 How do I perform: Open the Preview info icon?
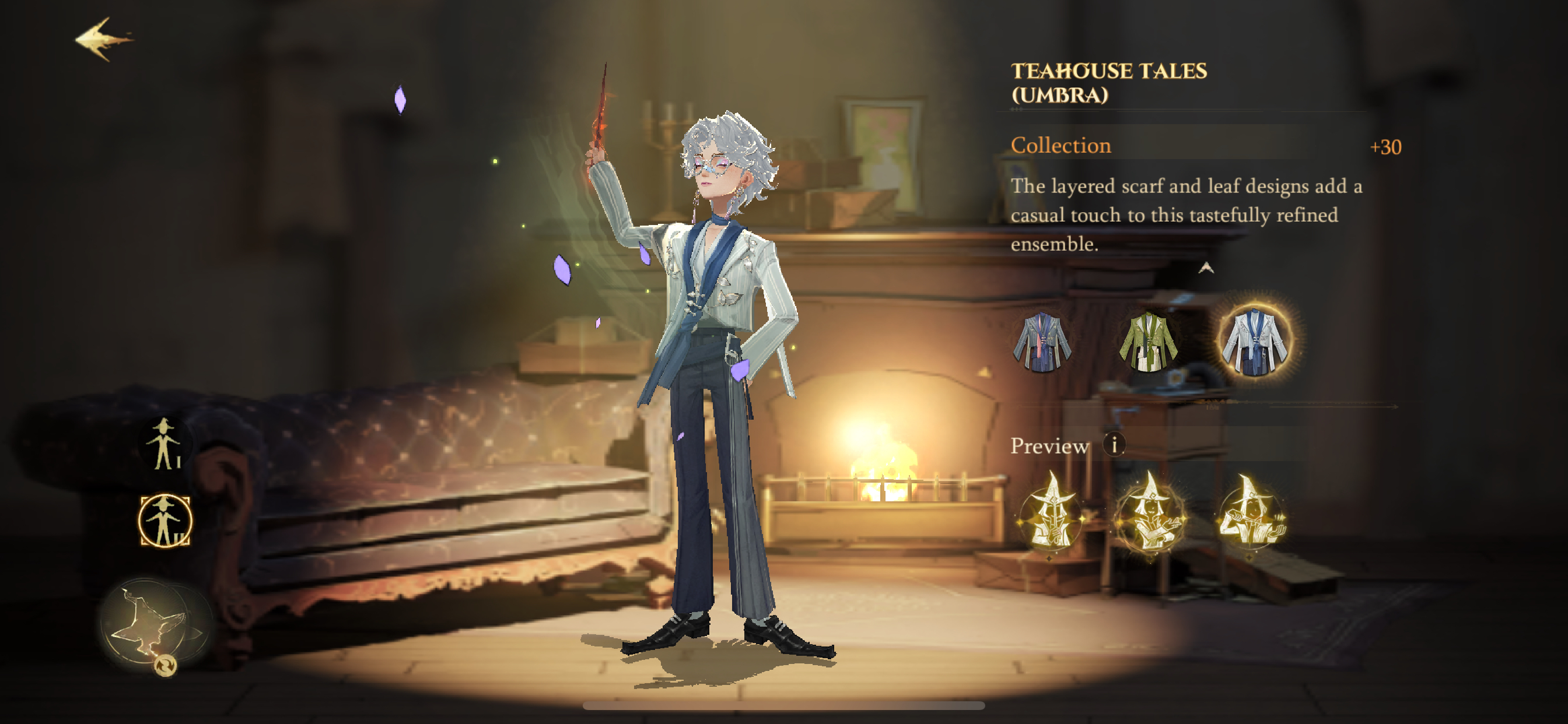click(1114, 445)
